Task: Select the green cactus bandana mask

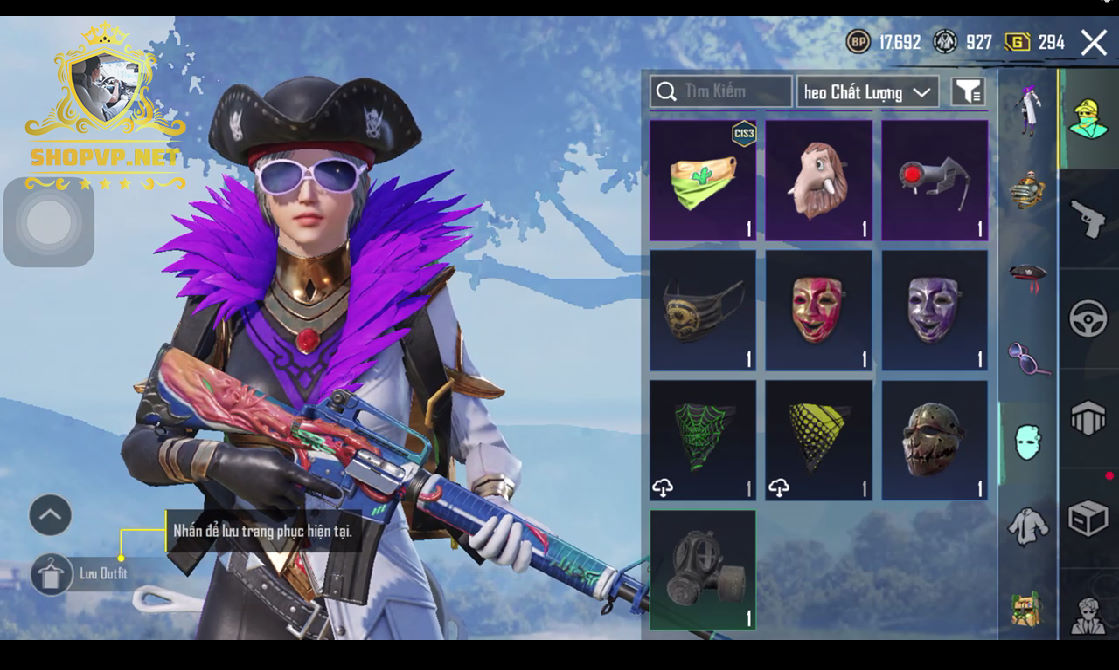Action: tap(703, 181)
